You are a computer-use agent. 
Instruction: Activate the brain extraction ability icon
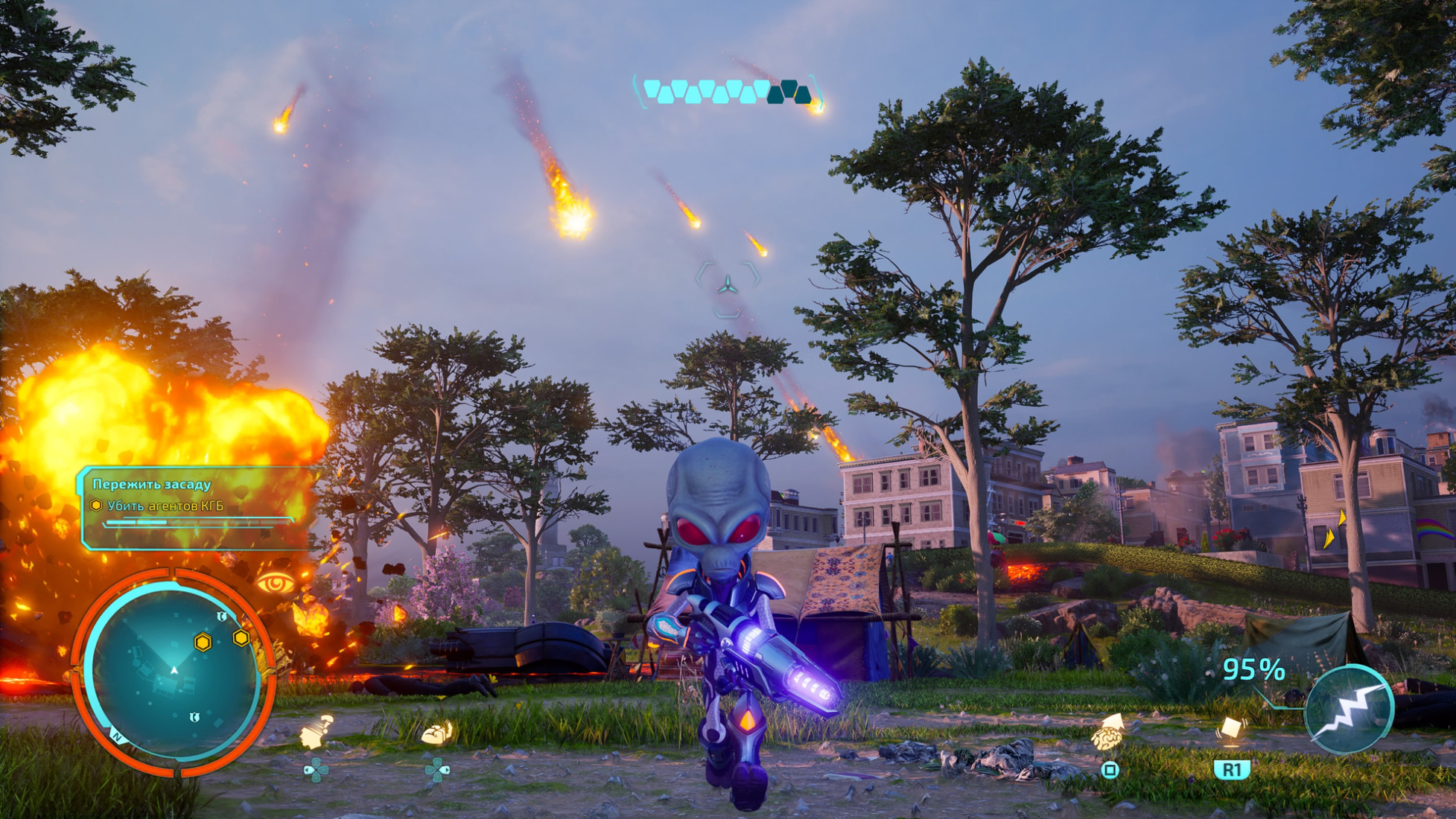[x=1108, y=733]
